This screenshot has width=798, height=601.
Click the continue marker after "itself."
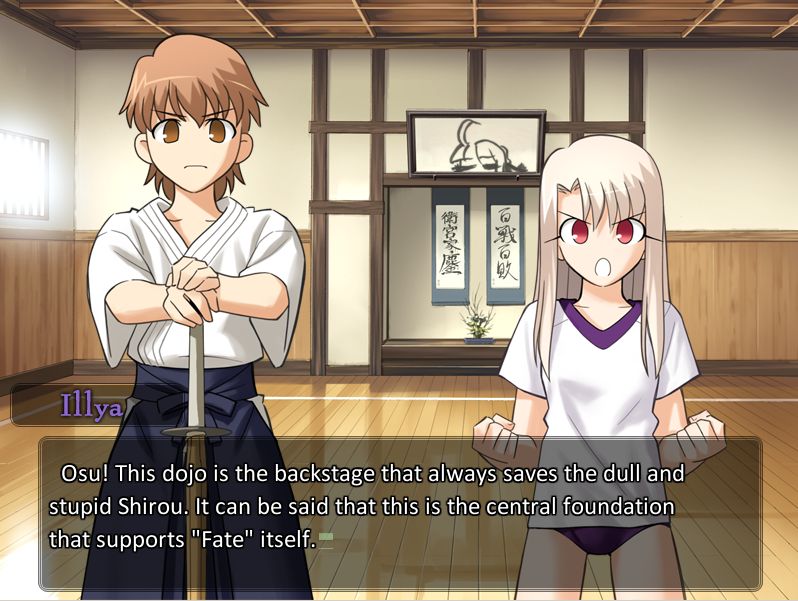click(x=326, y=540)
